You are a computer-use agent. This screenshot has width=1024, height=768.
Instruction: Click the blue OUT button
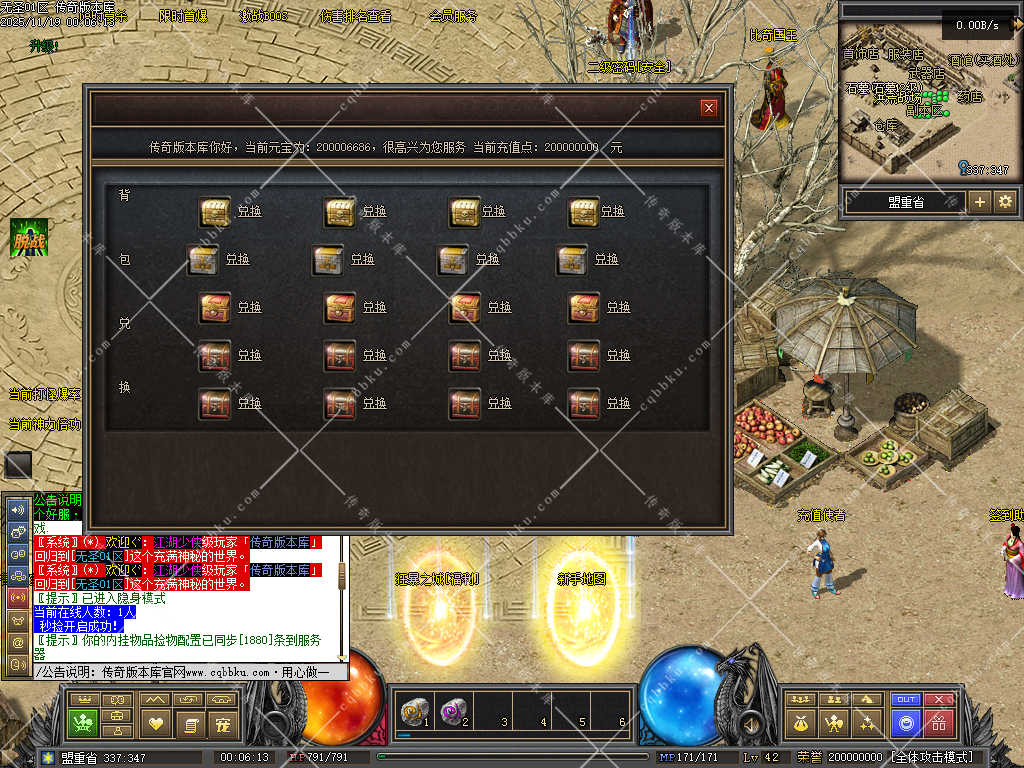click(906, 700)
